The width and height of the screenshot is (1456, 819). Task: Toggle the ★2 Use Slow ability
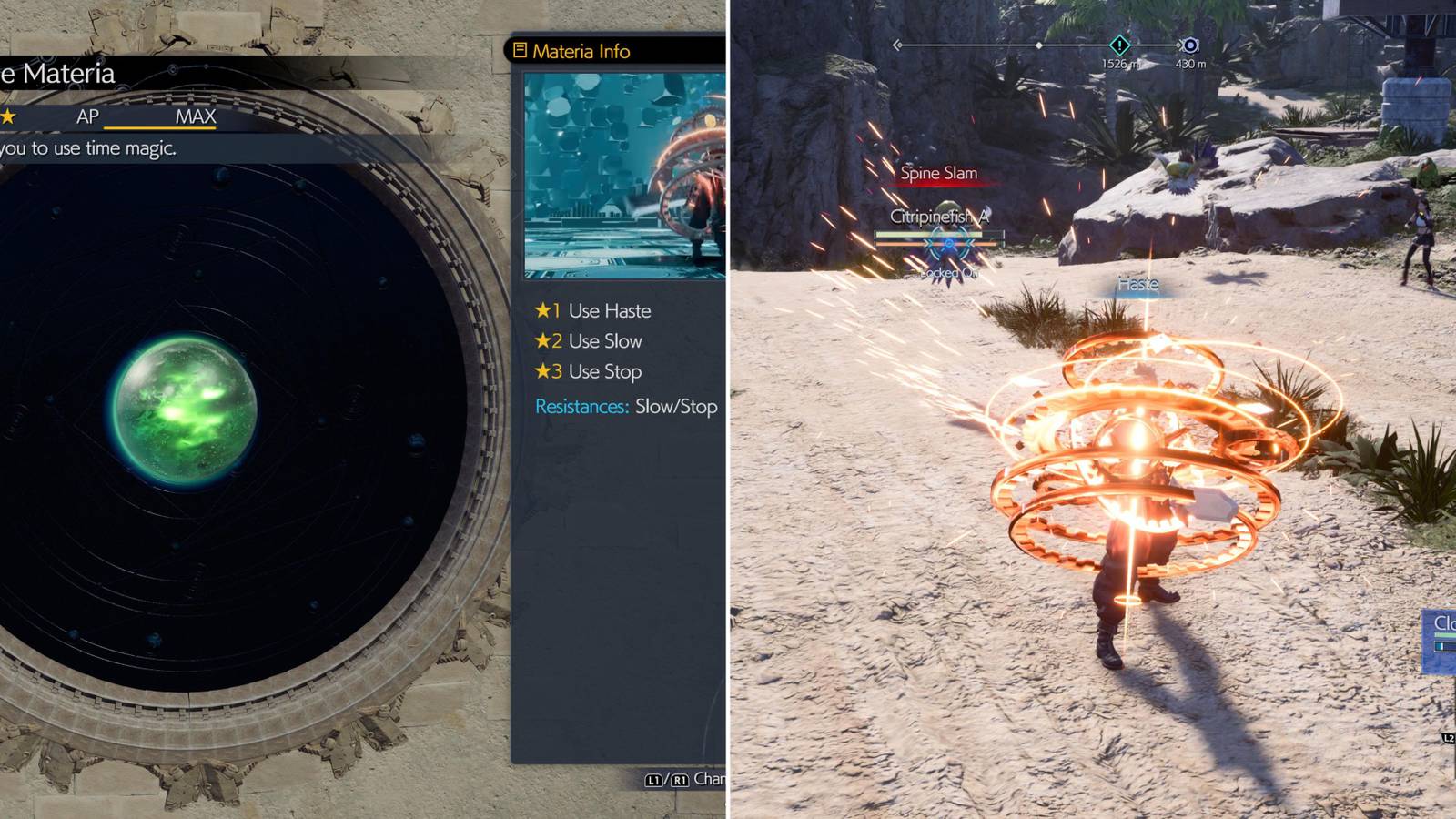point(588,341)
